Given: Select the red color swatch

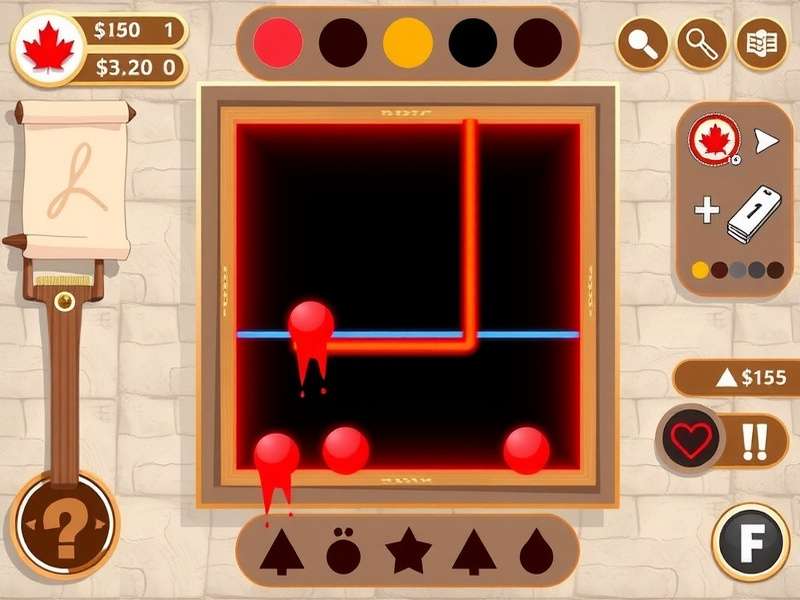Looking at the screenshot, I should click(278, 42).
